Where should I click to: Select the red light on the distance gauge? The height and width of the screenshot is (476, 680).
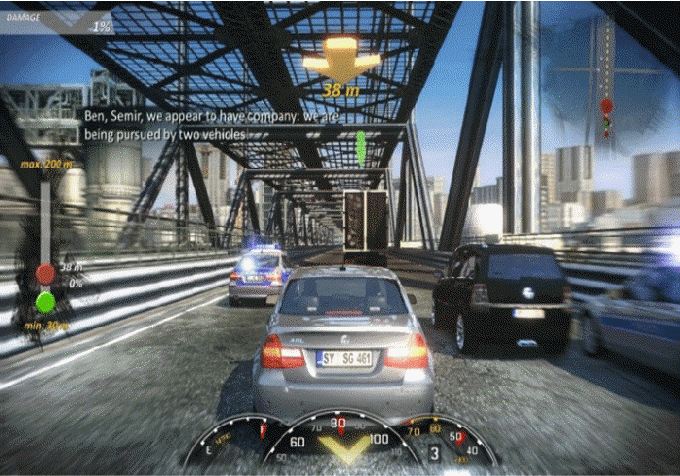[45, 273]
